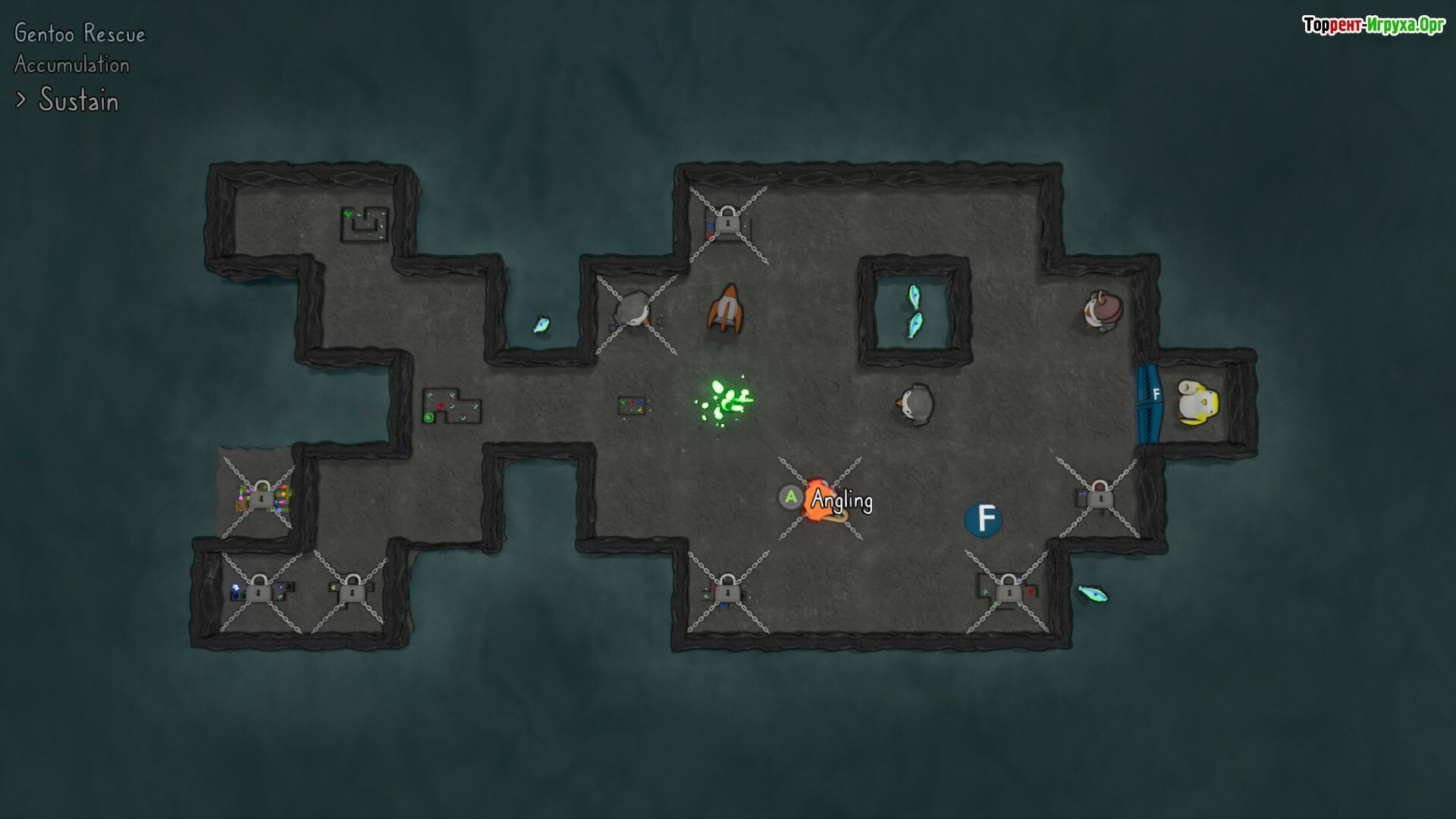Open the Торрент-Игруха.Орг watermark link
Viewport: 1456px width, 819px height.
[1373, 26]
